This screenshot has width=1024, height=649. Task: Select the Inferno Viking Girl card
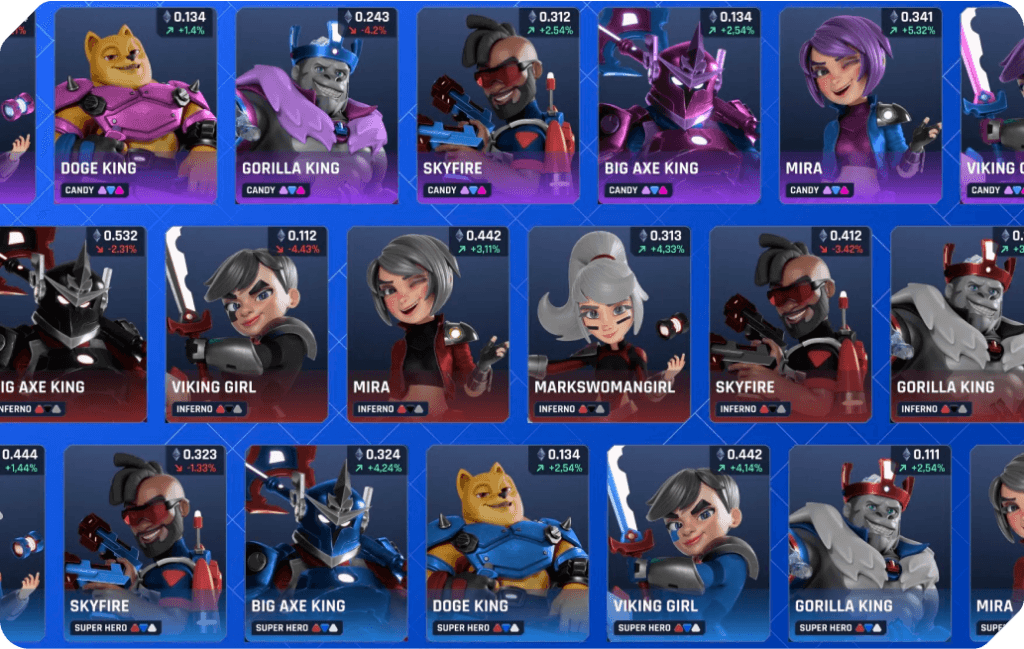pyautogui.click(x=247, y=324)
